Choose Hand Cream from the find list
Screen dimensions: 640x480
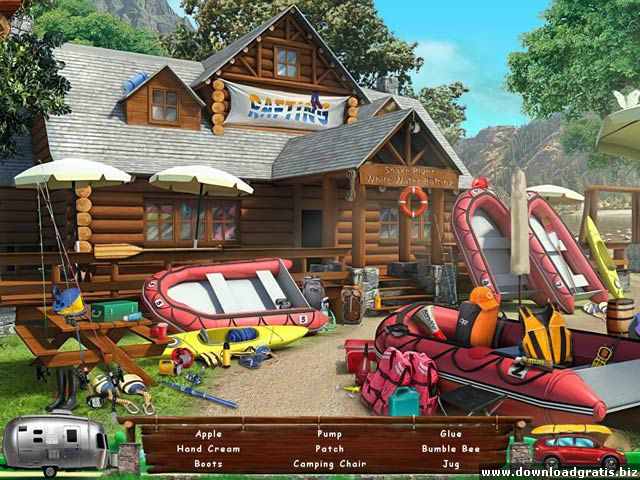tap(209, 449)
